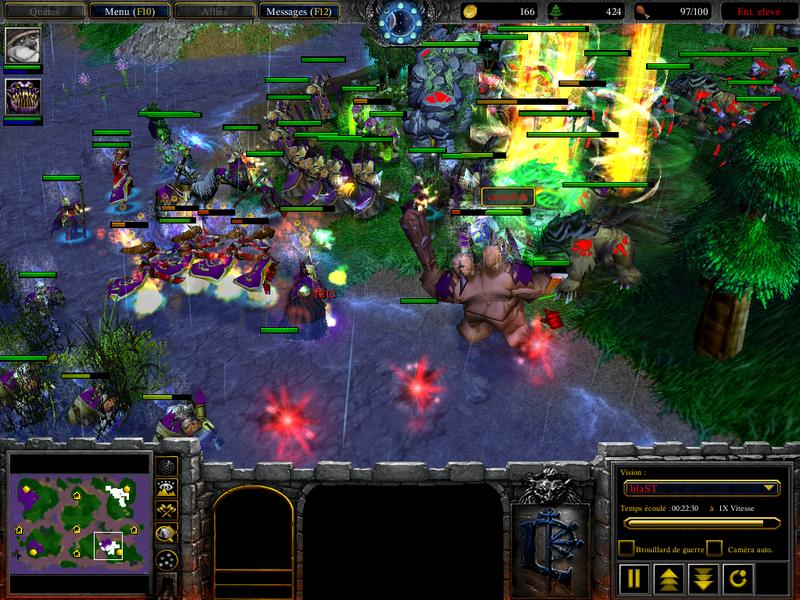Enable the Caméra auto. checkbox
The height and width of the screenshot is (600, 800).
point(714,548)
